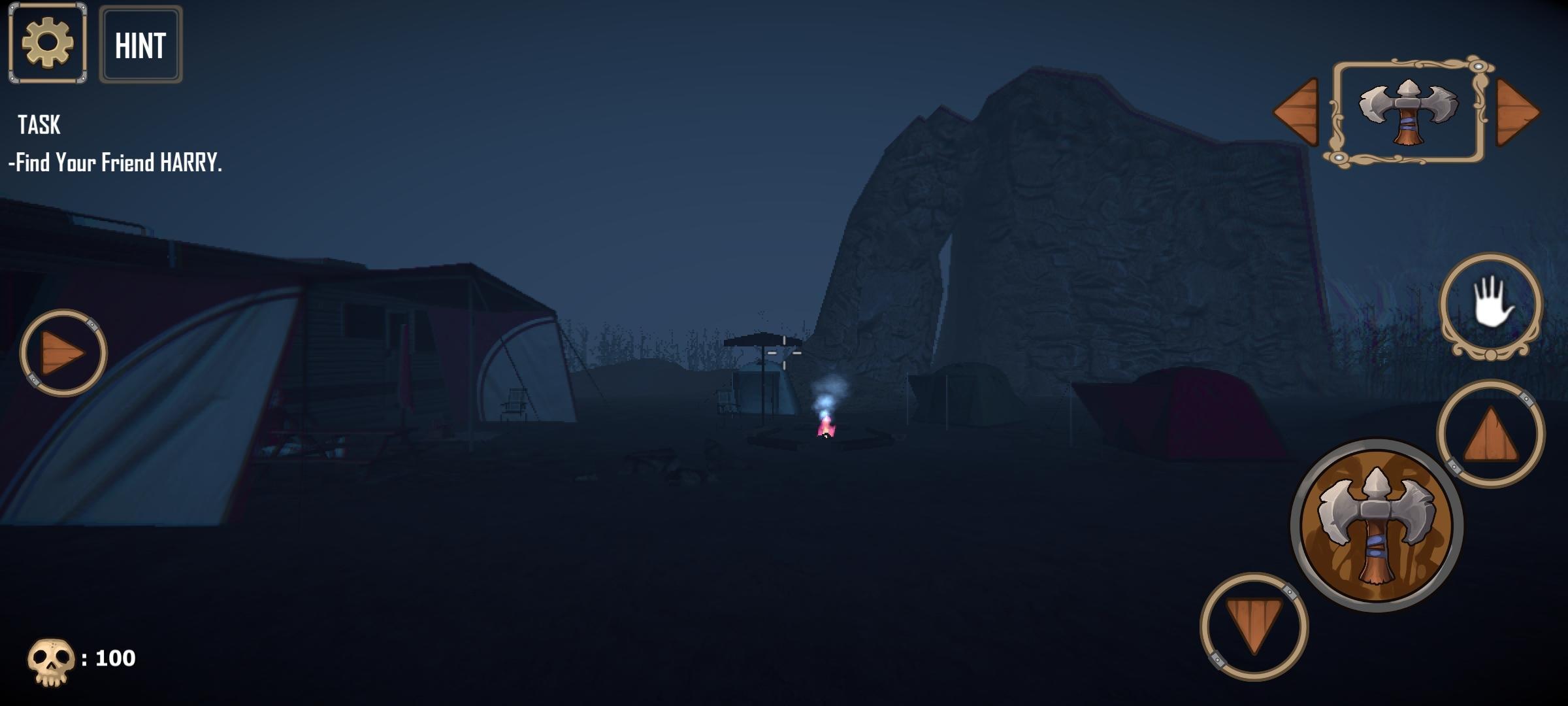
Task: Tap the HINT button
Action: tap(139, 44)
